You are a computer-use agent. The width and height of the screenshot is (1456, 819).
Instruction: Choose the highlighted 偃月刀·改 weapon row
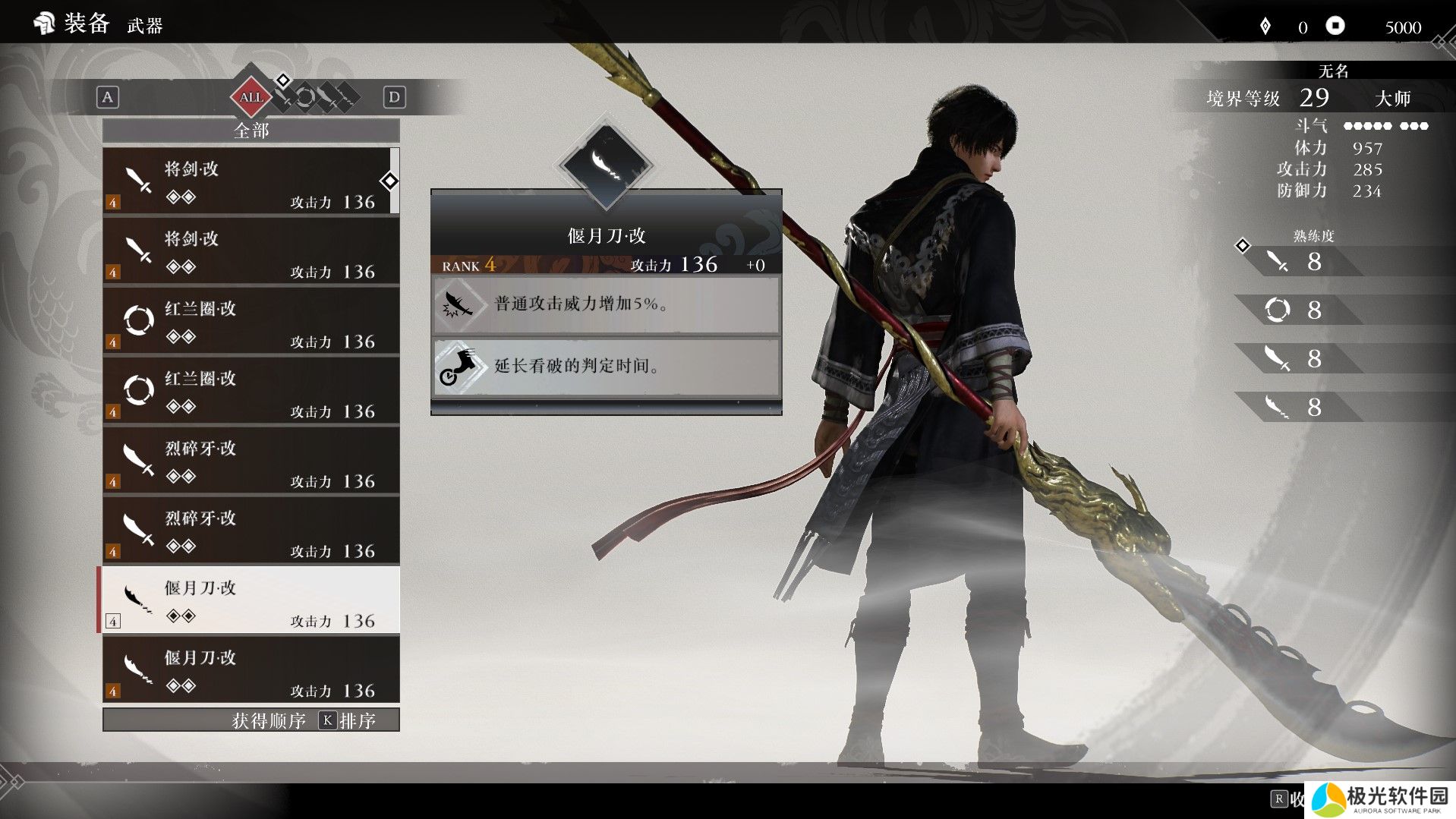tap(251, 600)
